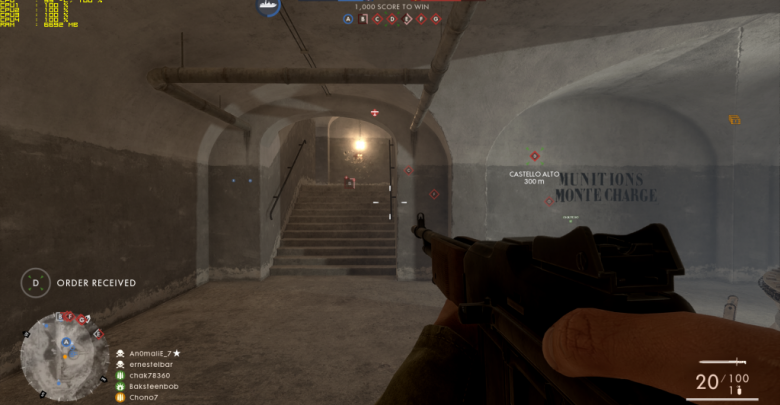Choose objective flag F in top bar
The width and height of the screenshot is (780, 405).
tap(421, 19)
